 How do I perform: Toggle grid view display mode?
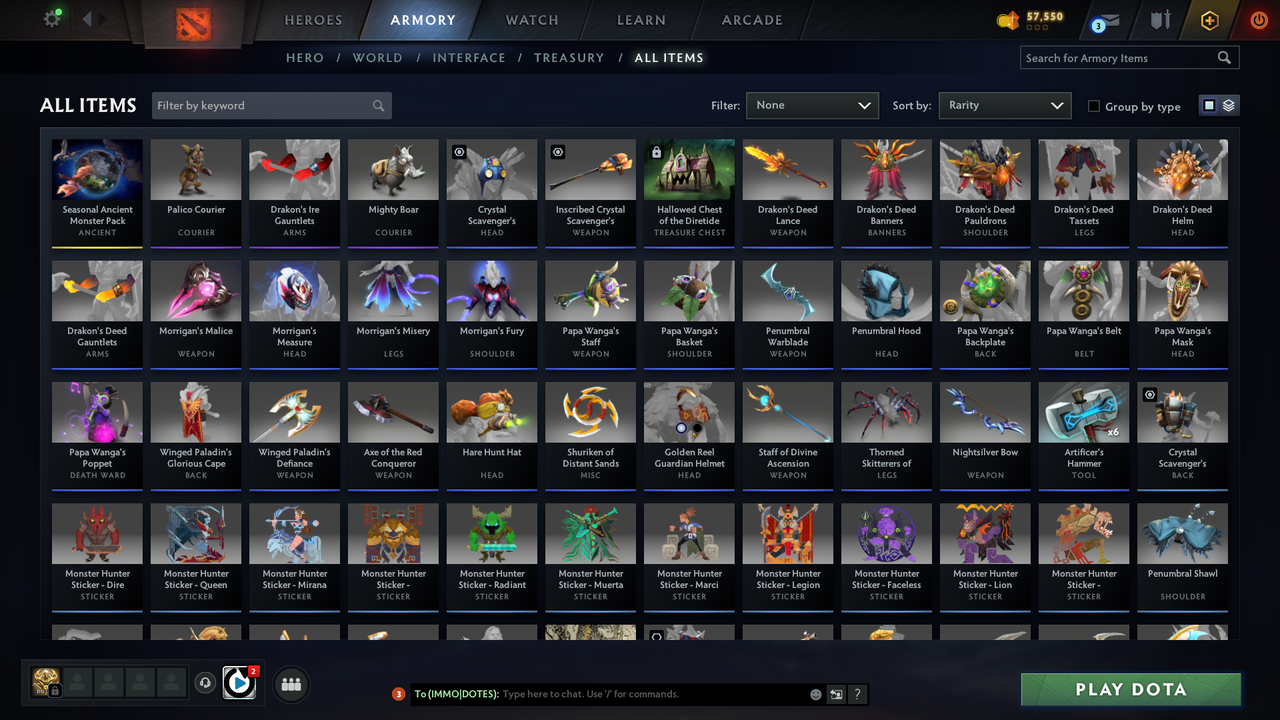coord(1208,105)
